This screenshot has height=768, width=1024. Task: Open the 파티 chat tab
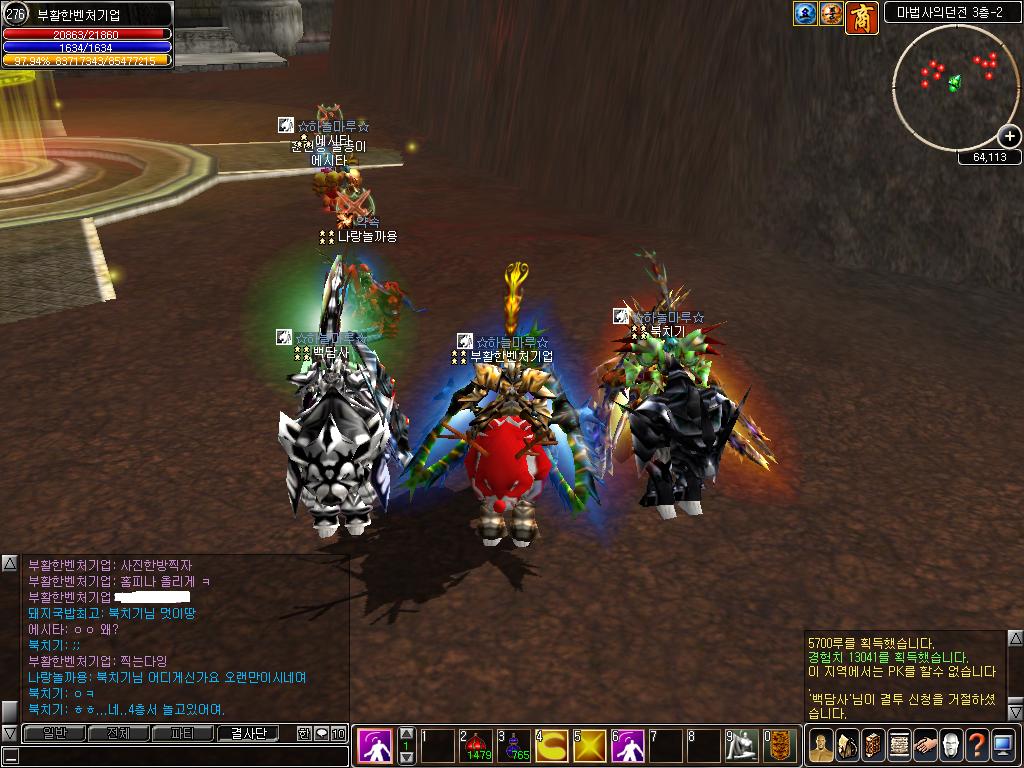[x=183, y=733]
